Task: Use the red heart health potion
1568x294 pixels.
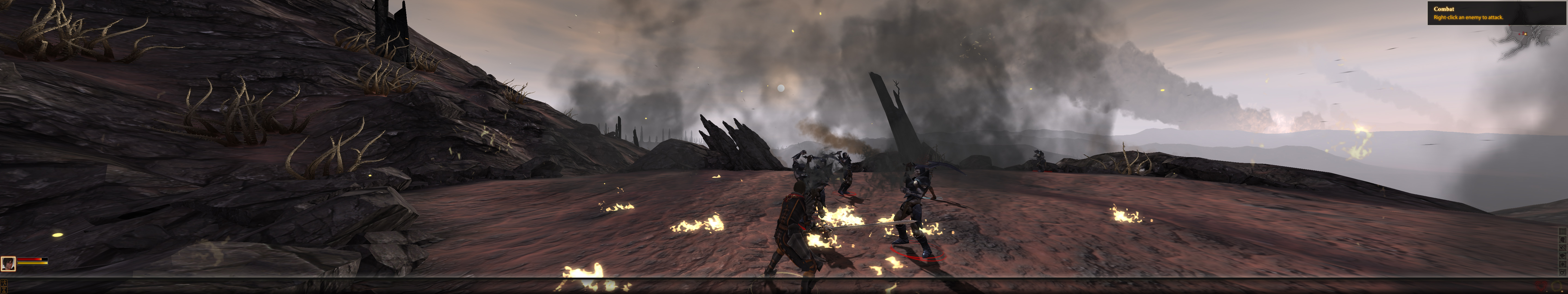Action: click(x=1541, y=286)
